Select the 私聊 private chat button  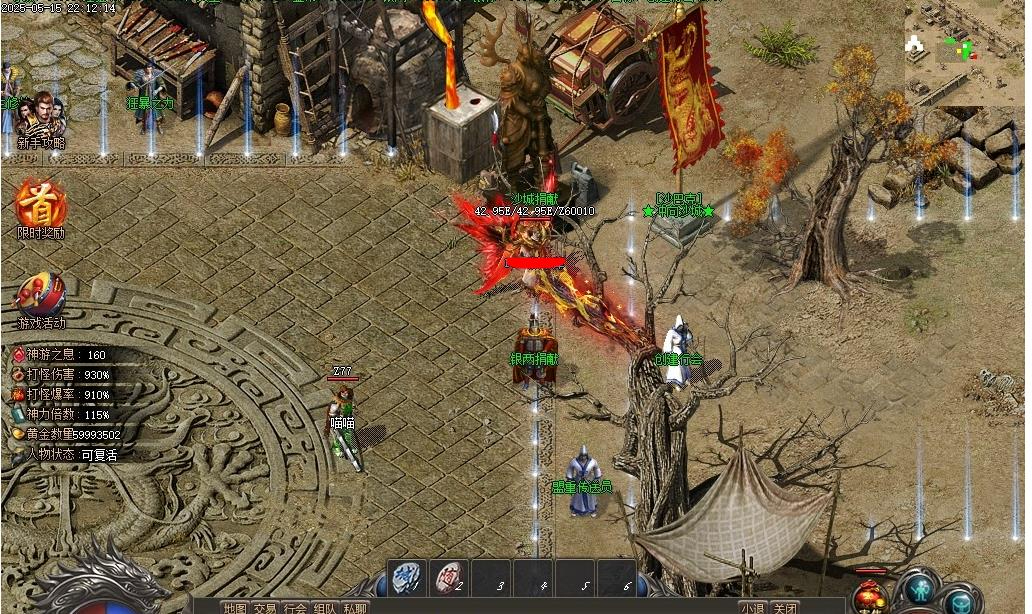(x=355, y=607)
